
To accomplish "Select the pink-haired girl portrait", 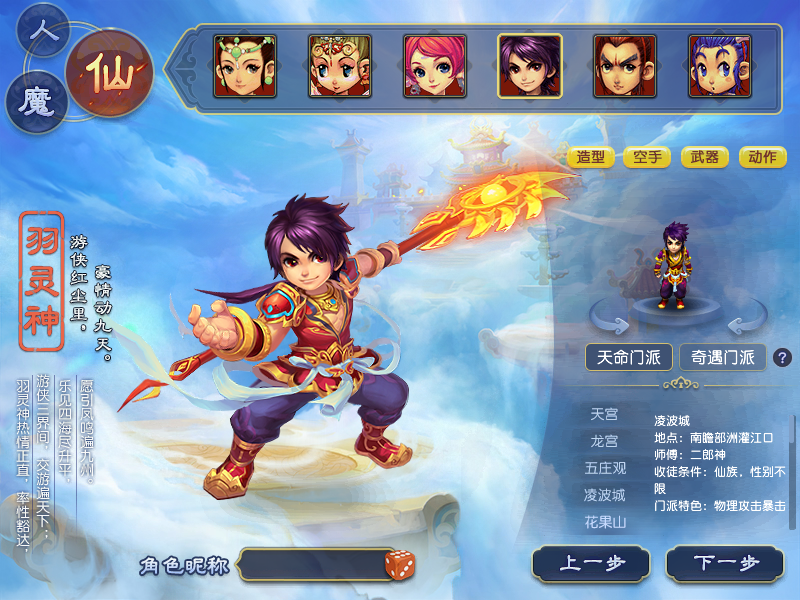I will (x=435, y=66).
